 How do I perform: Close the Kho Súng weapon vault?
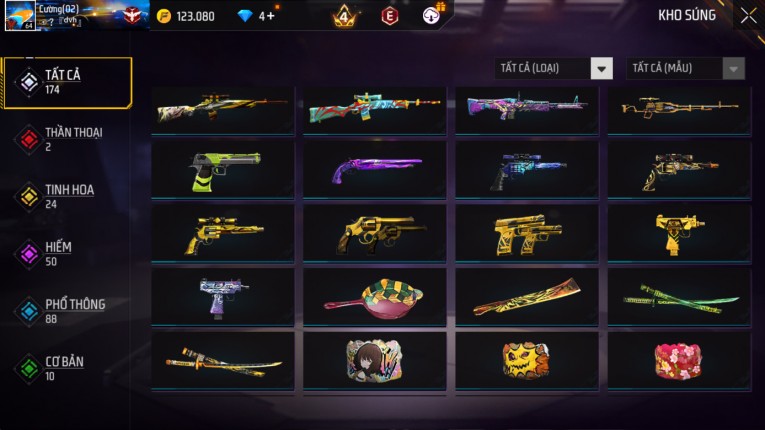748,16
